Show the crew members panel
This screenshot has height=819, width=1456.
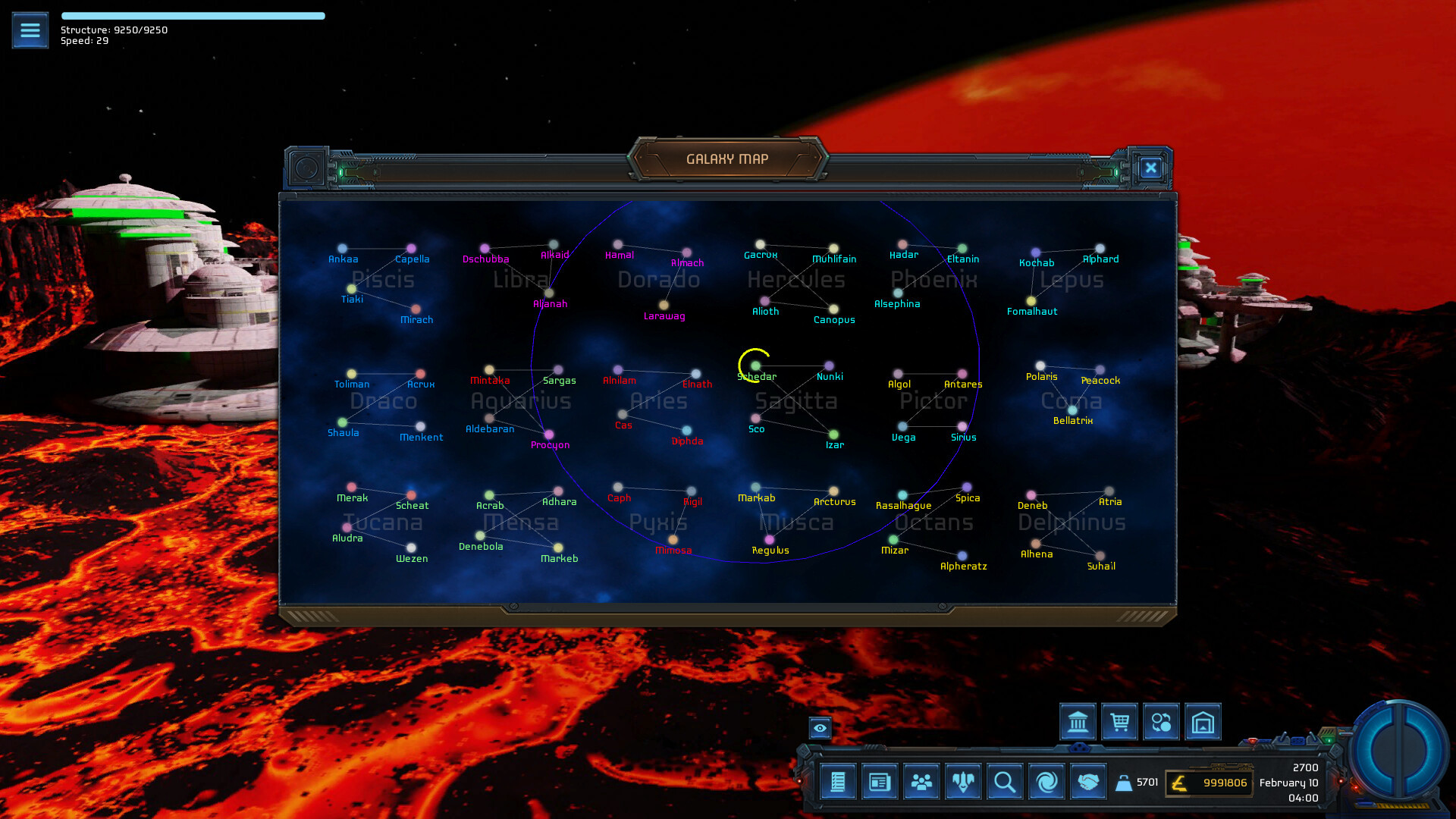921,782
